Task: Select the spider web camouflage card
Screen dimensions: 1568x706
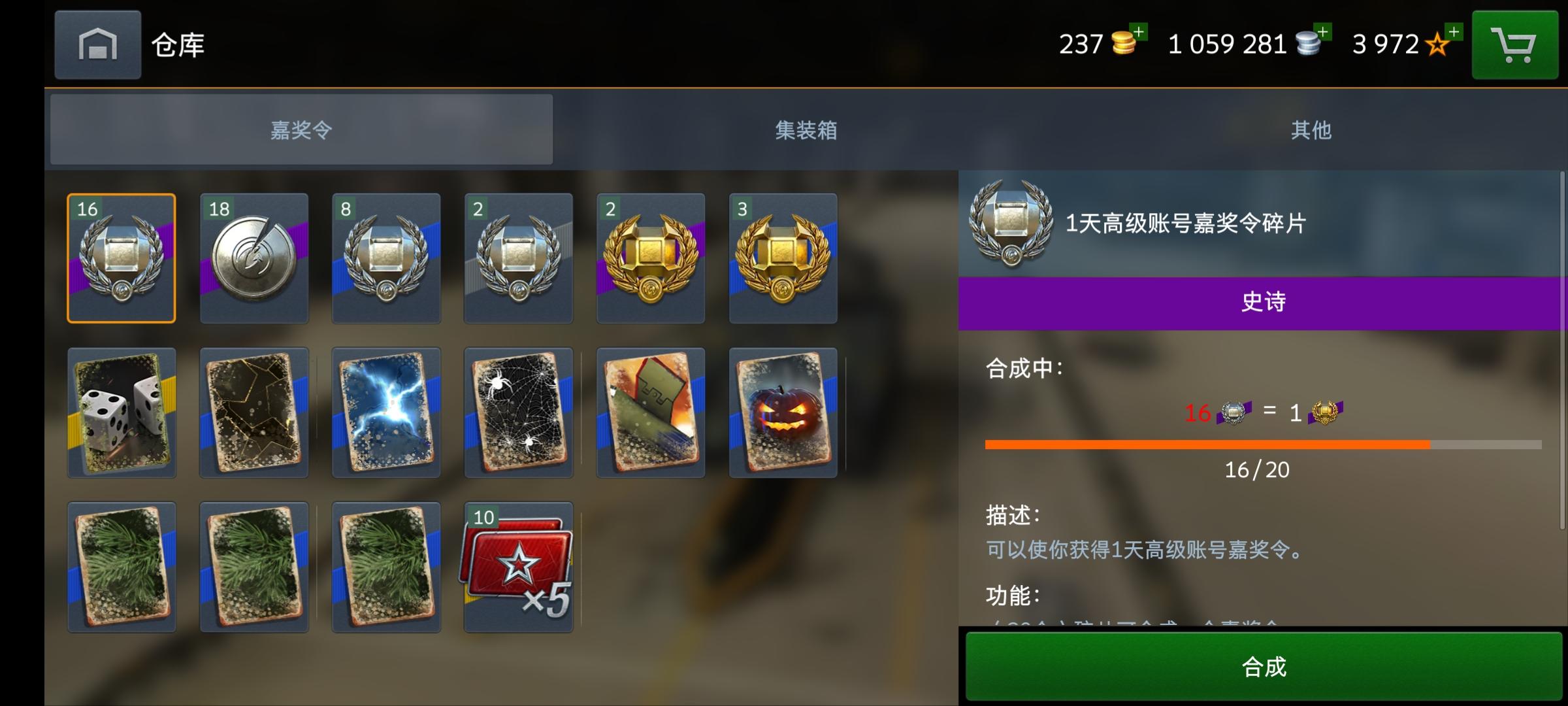Action: [518, 412]
